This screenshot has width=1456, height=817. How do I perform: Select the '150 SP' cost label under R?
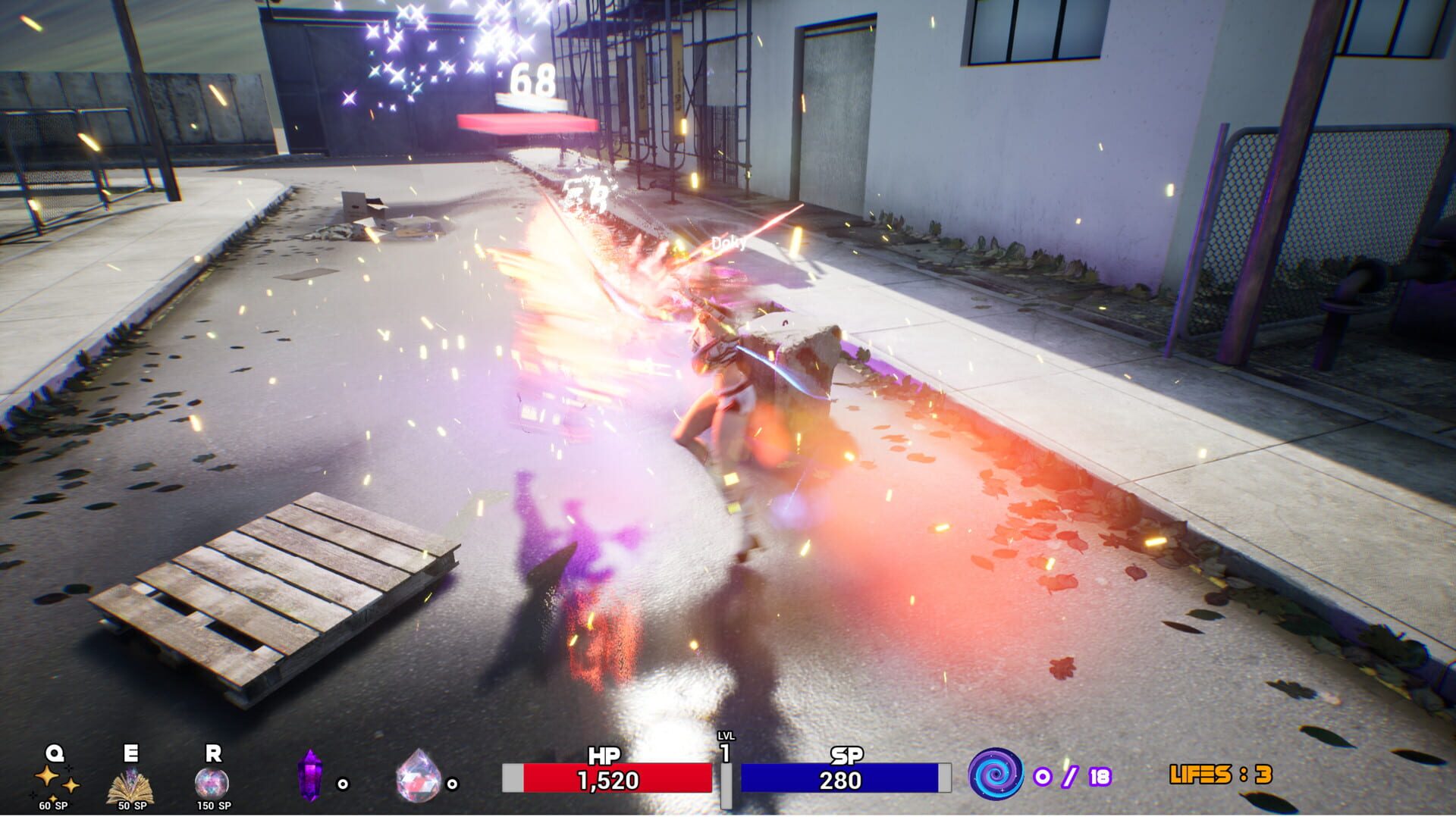click(216, 807)
